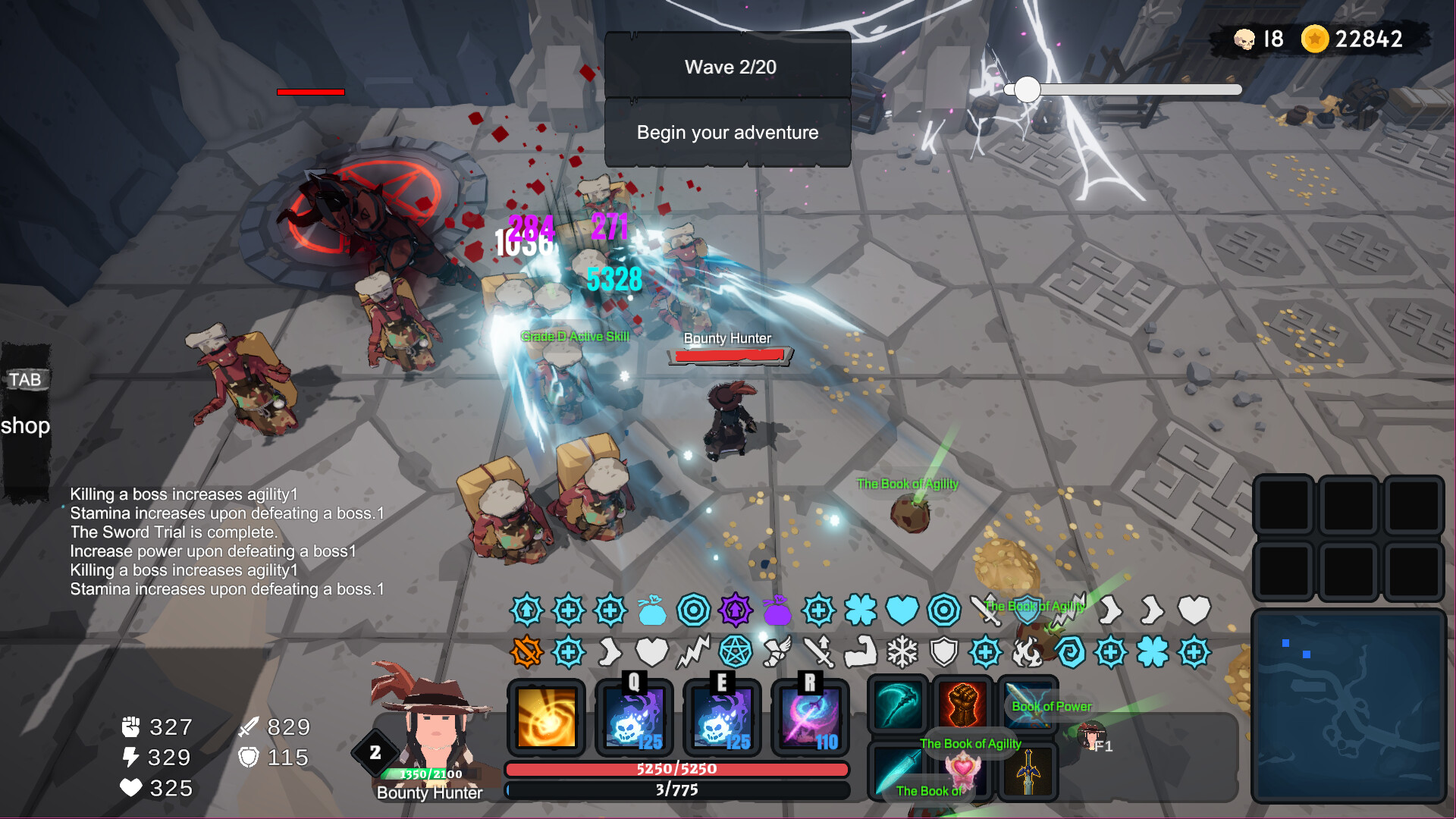Select the teal scythe item slot
The width and height of the screenshot is (1456, 819).
899,705
